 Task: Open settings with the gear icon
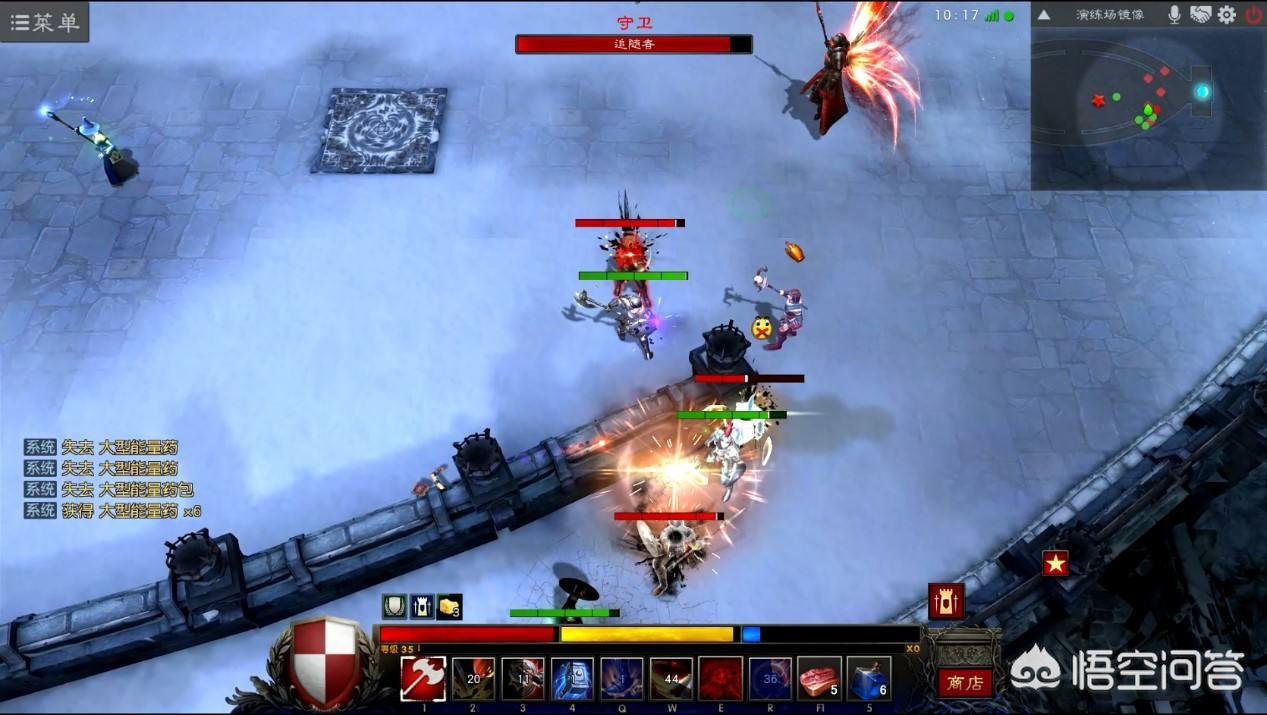(1226, 15)
